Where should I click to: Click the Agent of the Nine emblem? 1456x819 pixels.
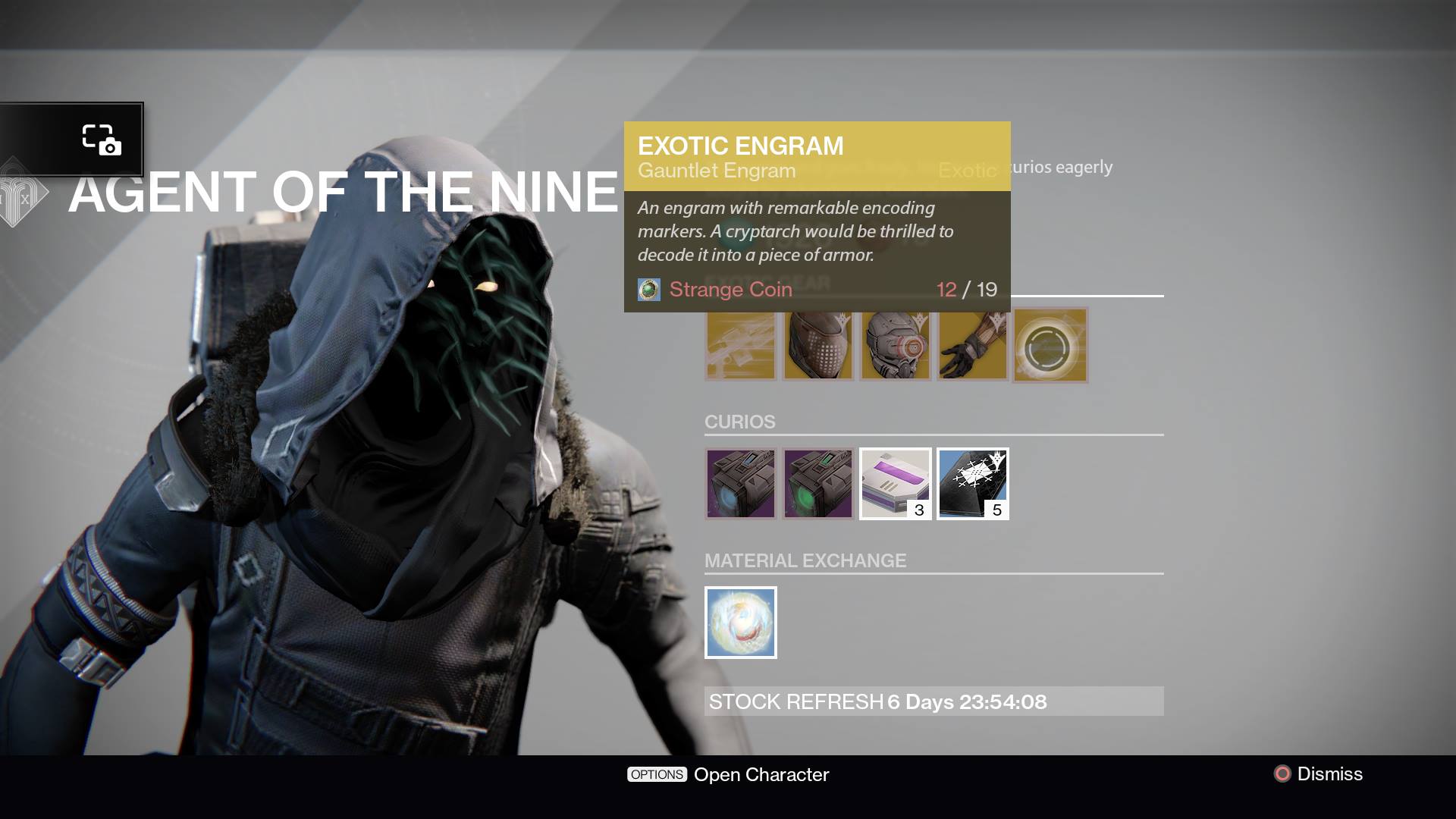point(24,191)
